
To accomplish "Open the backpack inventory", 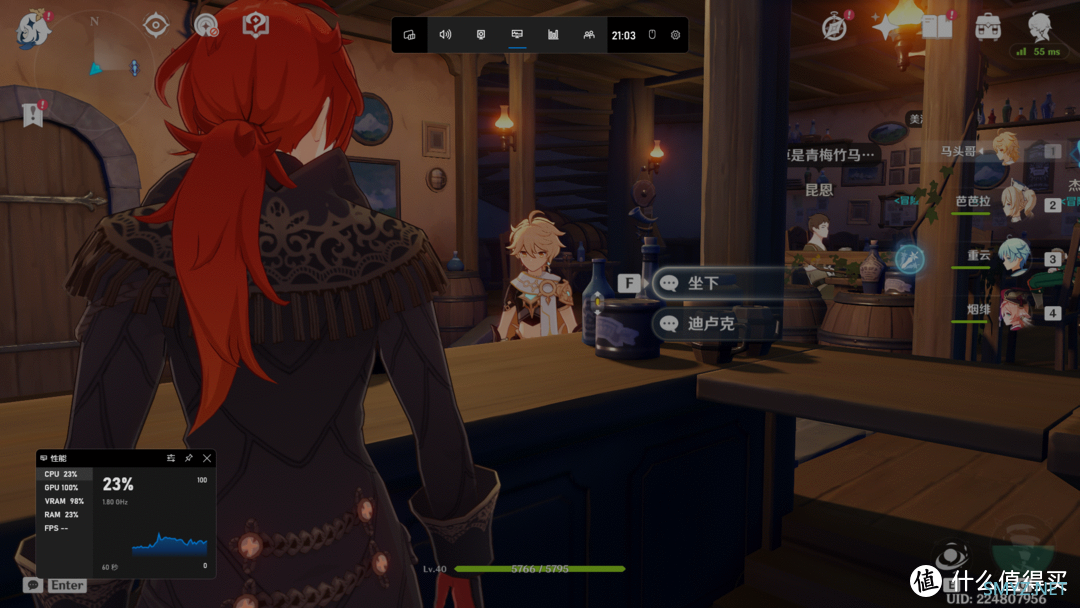I will pyautogui.click(x=988, y=26).
